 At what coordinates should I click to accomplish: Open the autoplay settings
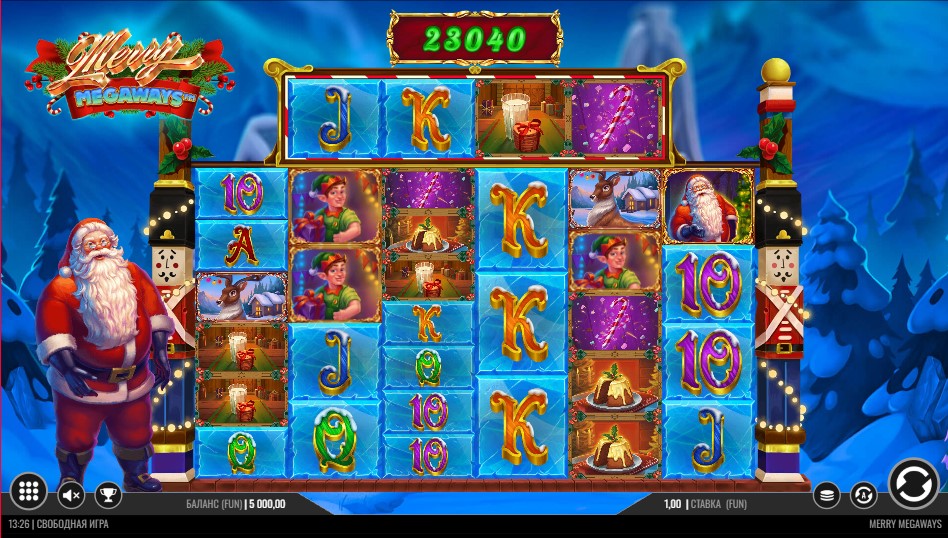coord(863,494)
